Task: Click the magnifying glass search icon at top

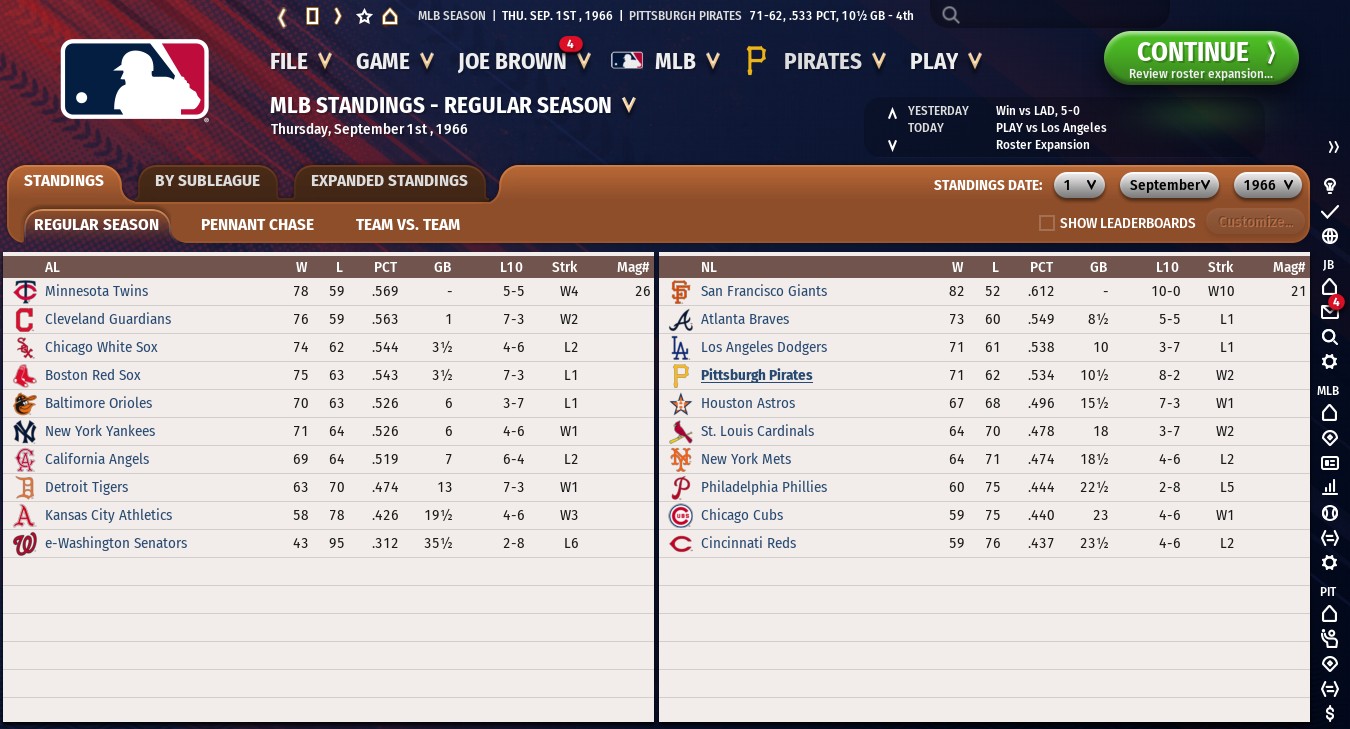Action: click(x=951, y=15)
